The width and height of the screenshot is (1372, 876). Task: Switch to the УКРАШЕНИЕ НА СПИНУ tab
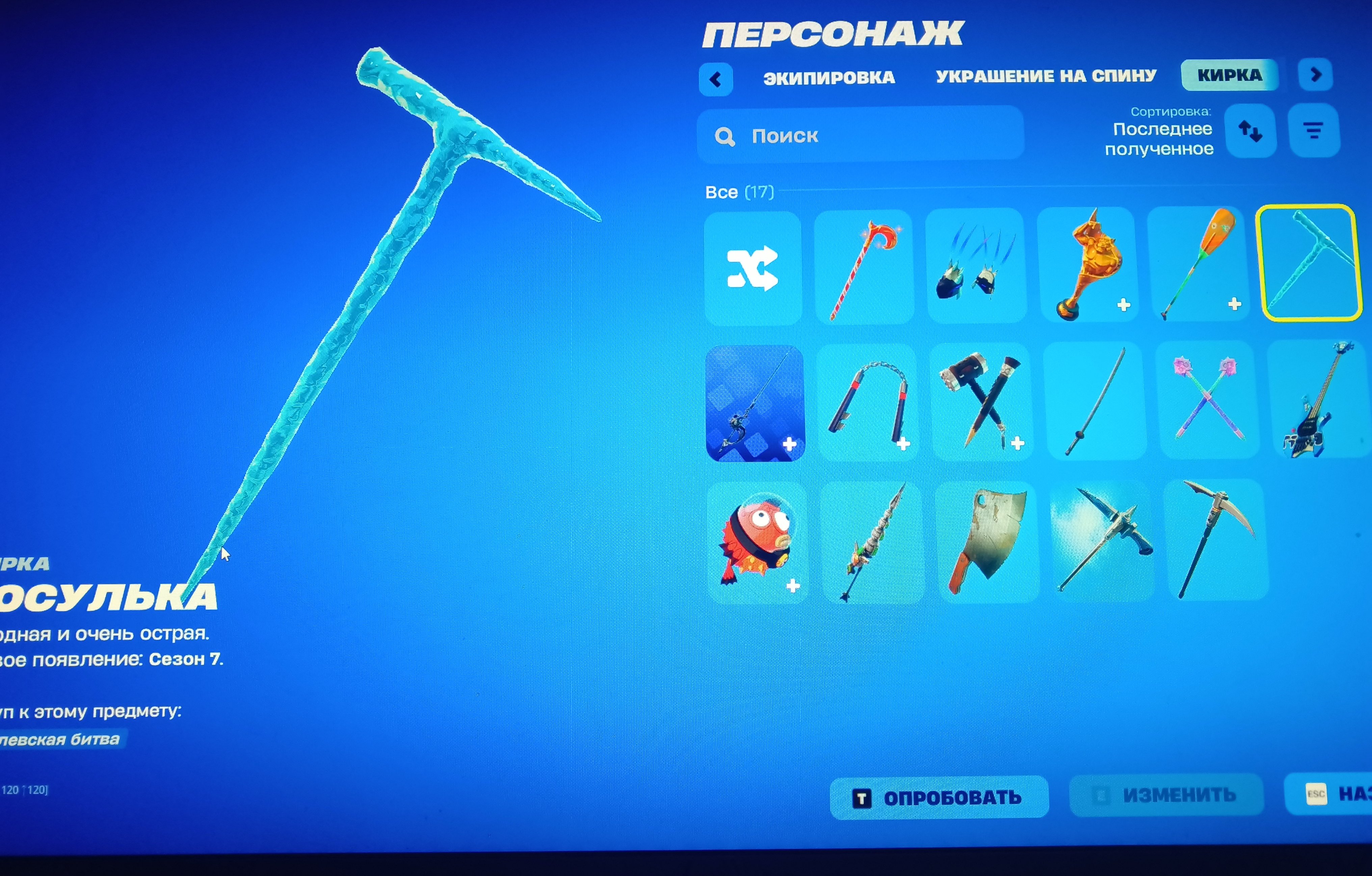(x=1047, y=76)
